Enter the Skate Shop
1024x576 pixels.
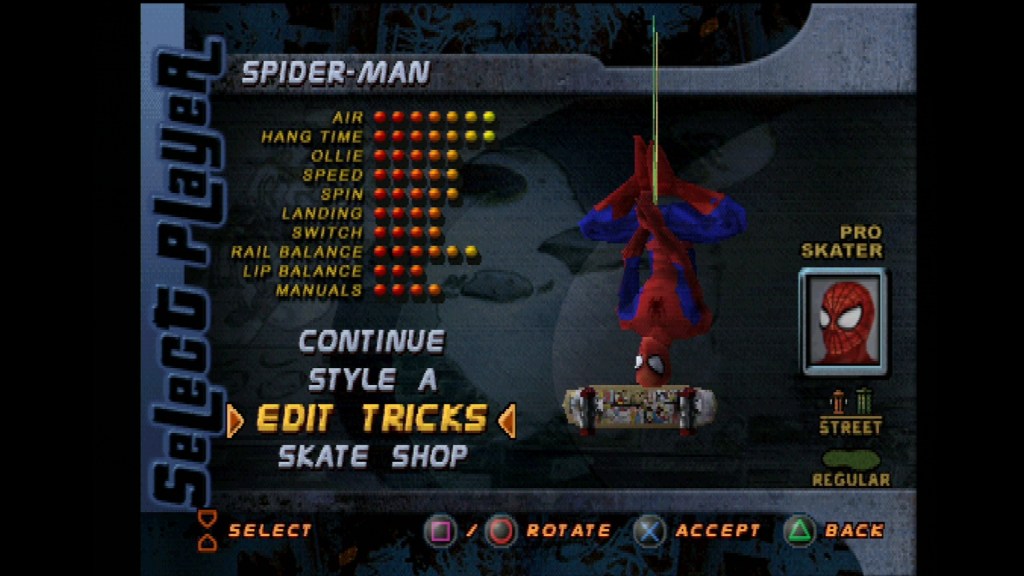(x=372, y=457)
